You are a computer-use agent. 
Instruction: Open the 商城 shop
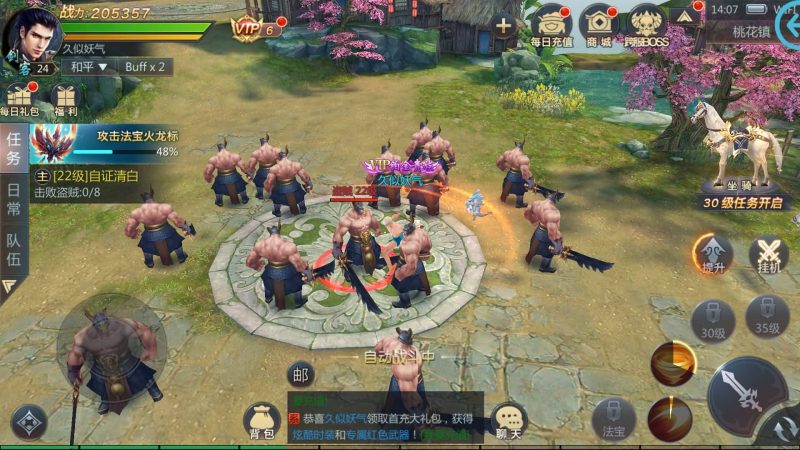pos(599,25)
